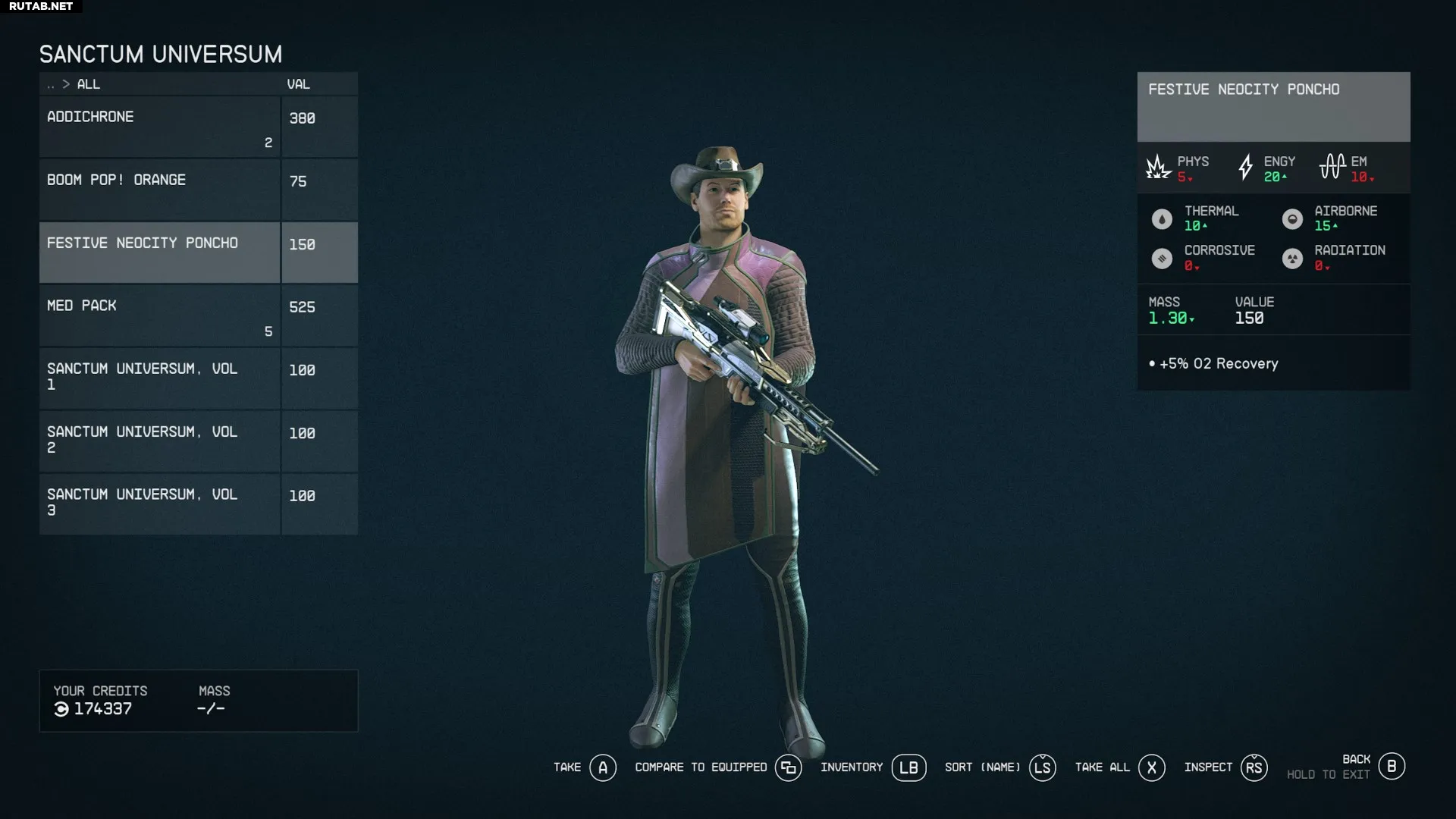
Task: Open the ALL category filter header
Action: (x=88, y=84)
